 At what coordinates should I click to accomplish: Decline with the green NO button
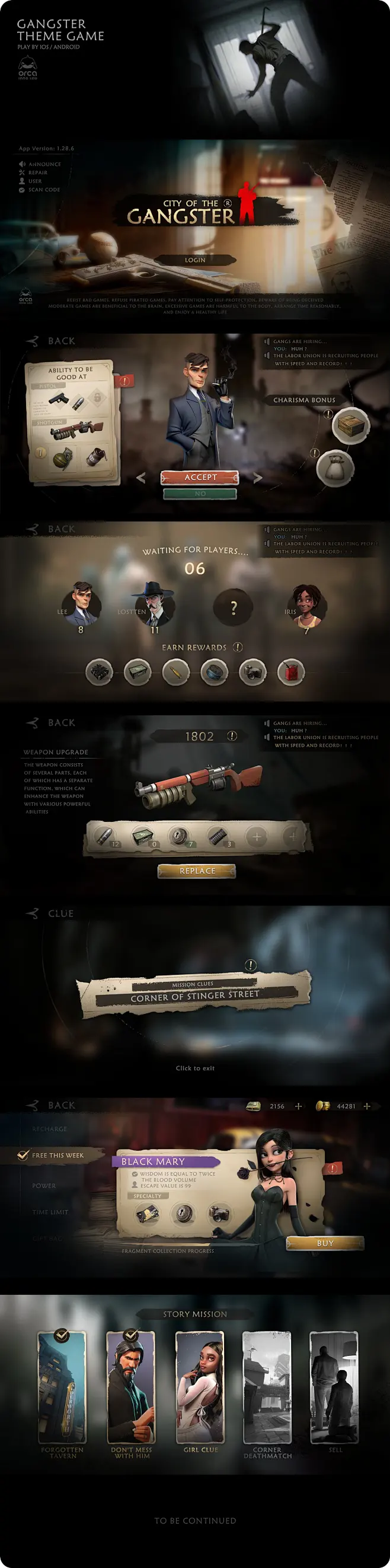pos(200,494)
